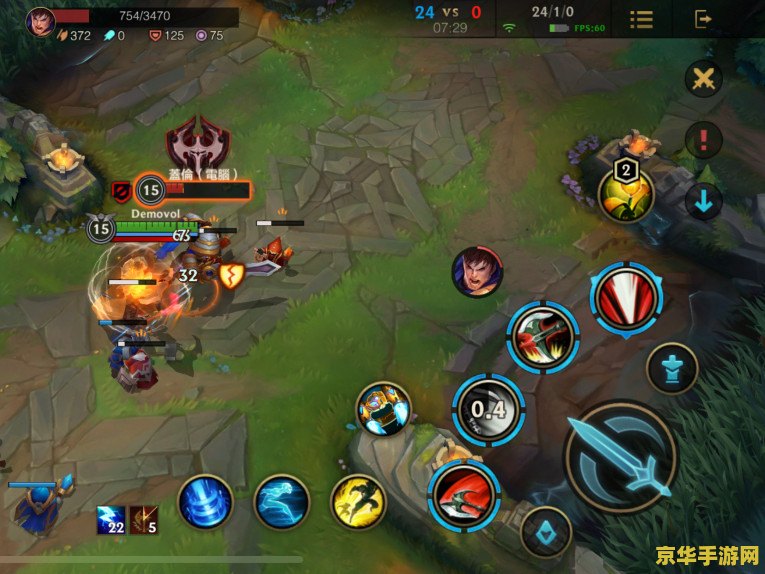Image resolution: width=765 pixels, height=574 pixels.
Task: Open the scoreboard list icon
Action: (641, 19)
